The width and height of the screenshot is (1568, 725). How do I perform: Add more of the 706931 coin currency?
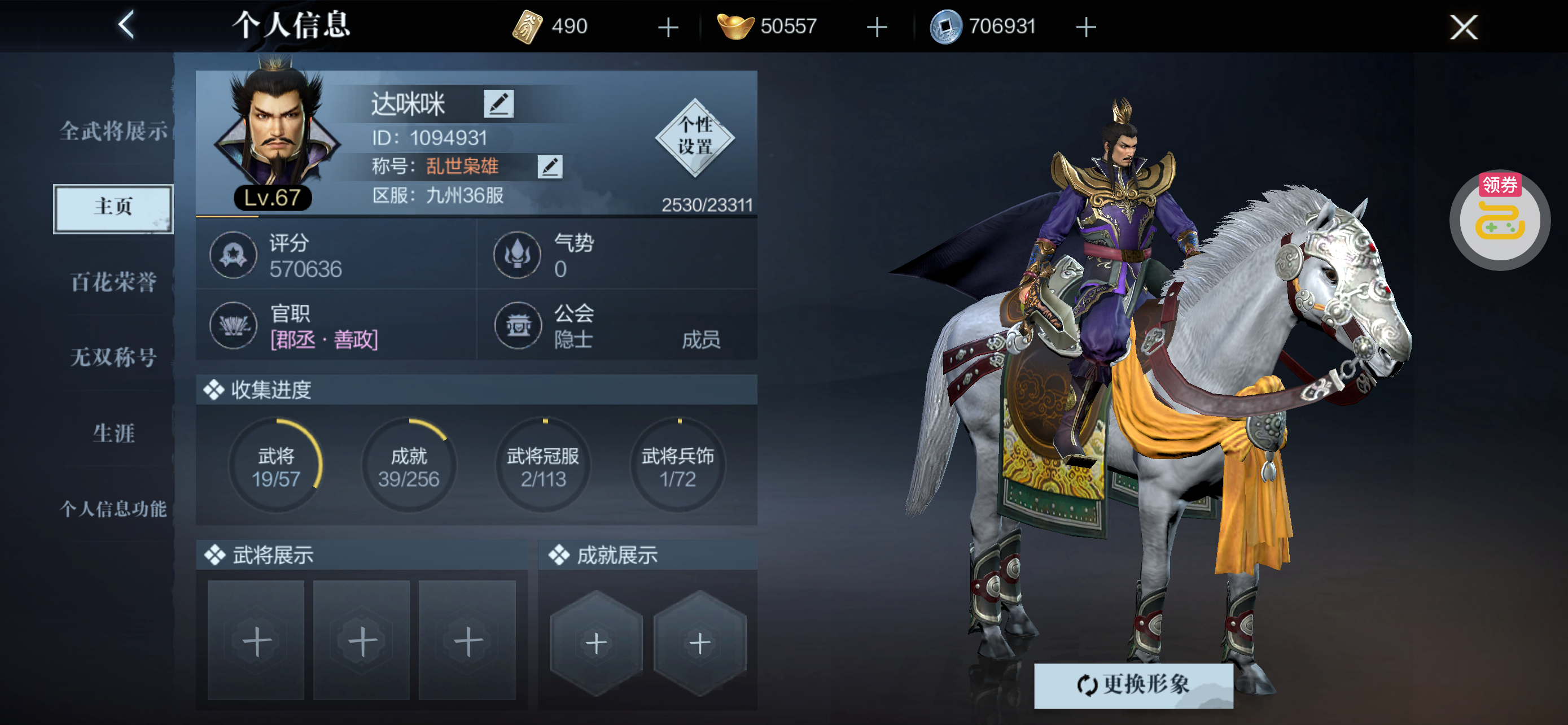pos(1085,27)
